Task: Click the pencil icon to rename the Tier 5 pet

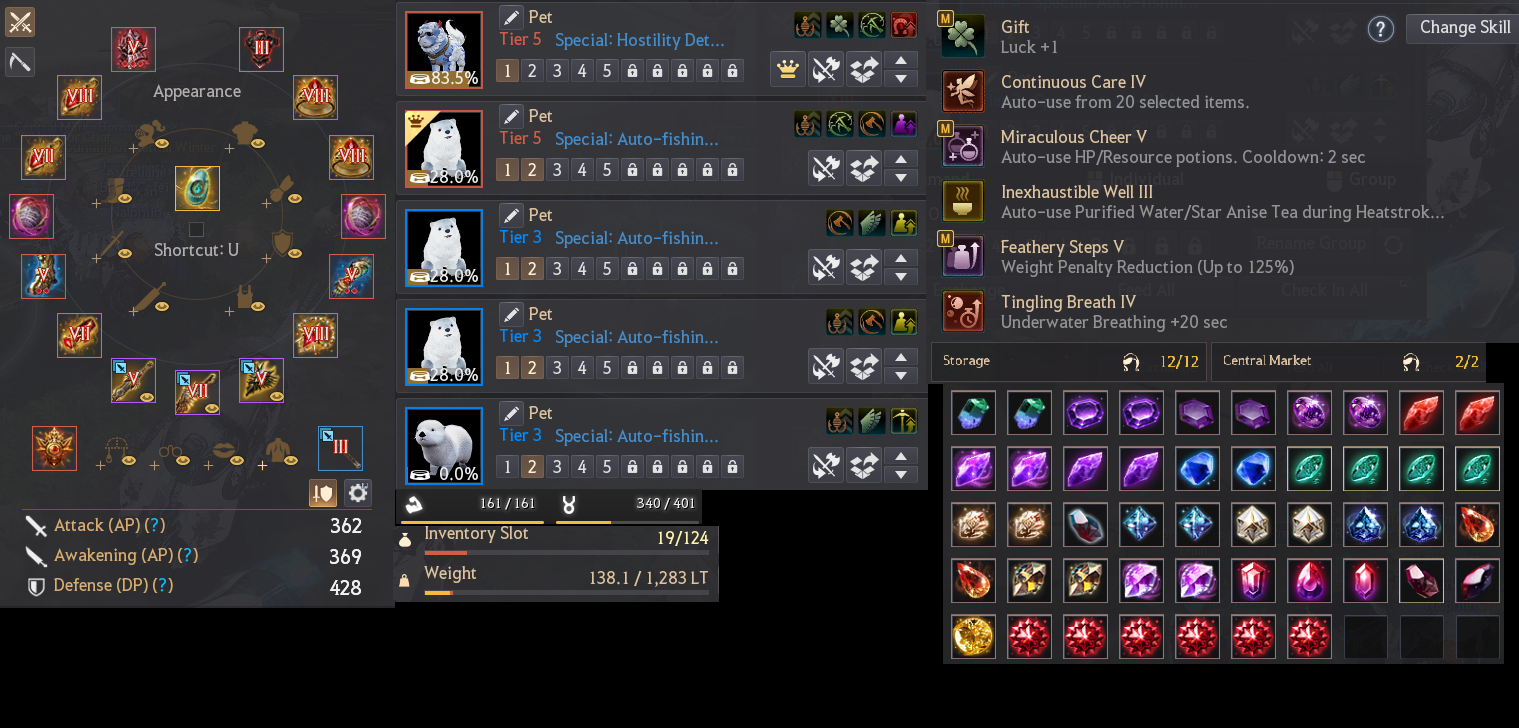Action: point(511,17)
